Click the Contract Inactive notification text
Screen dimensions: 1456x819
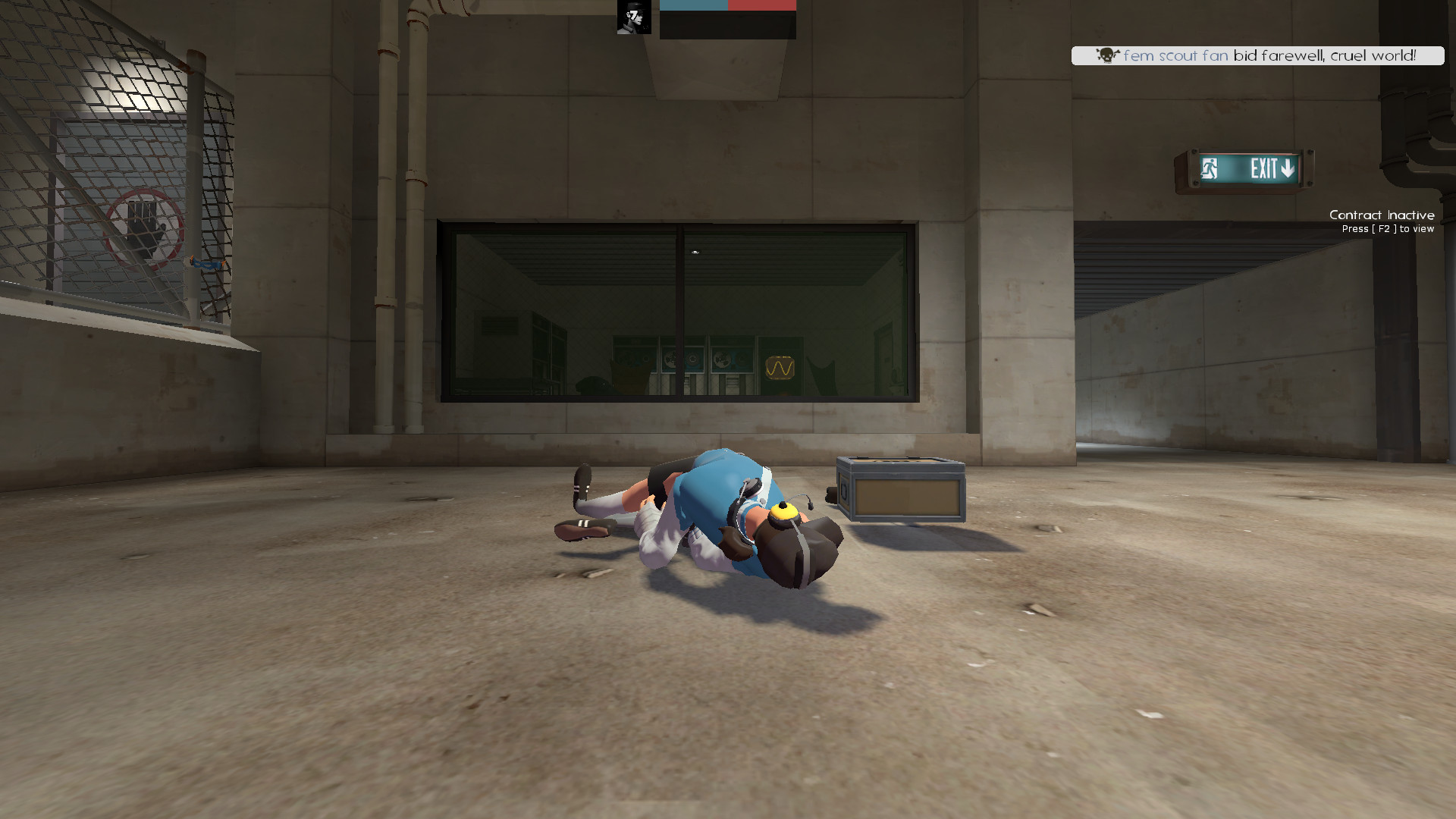tap(1382, 215)
